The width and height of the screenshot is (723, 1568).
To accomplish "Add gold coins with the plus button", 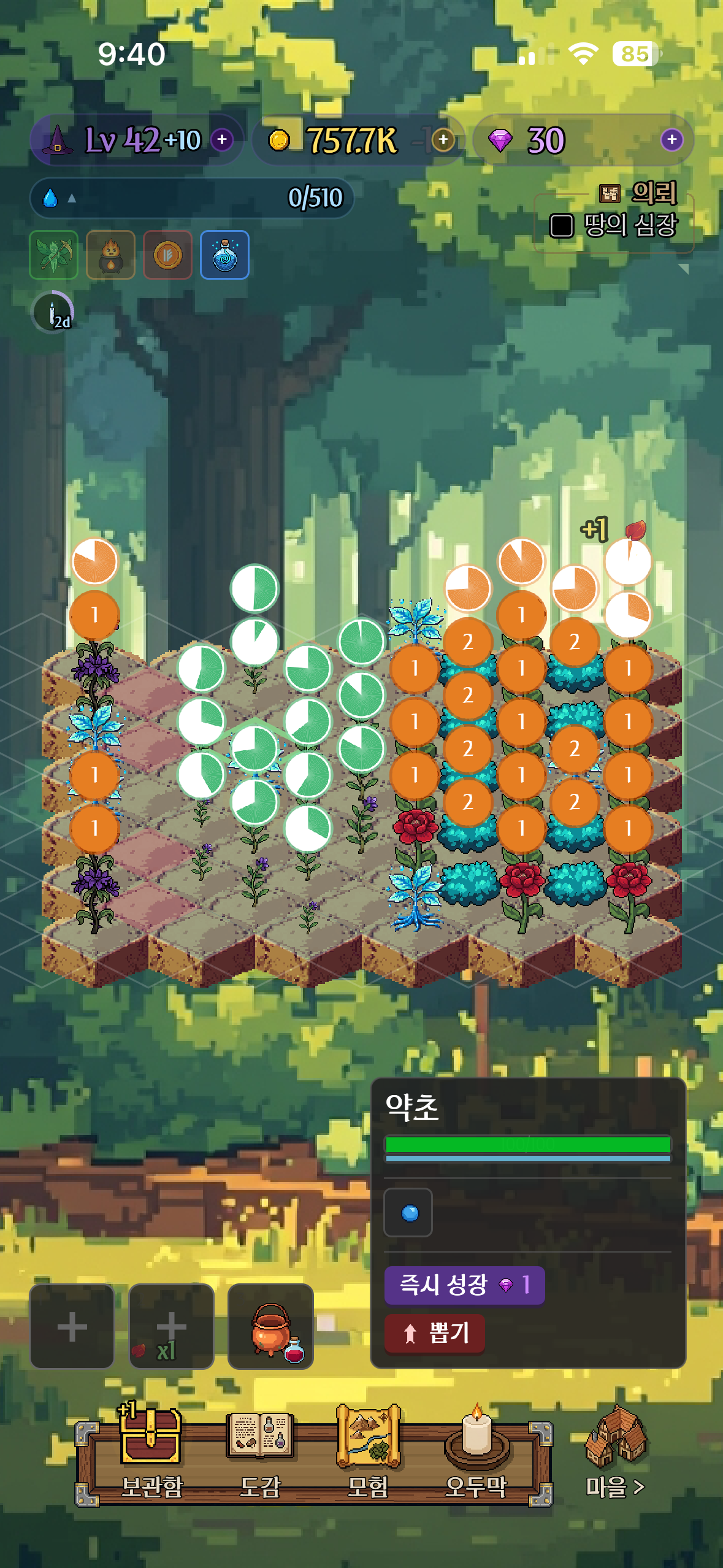I will pos(443,140).
